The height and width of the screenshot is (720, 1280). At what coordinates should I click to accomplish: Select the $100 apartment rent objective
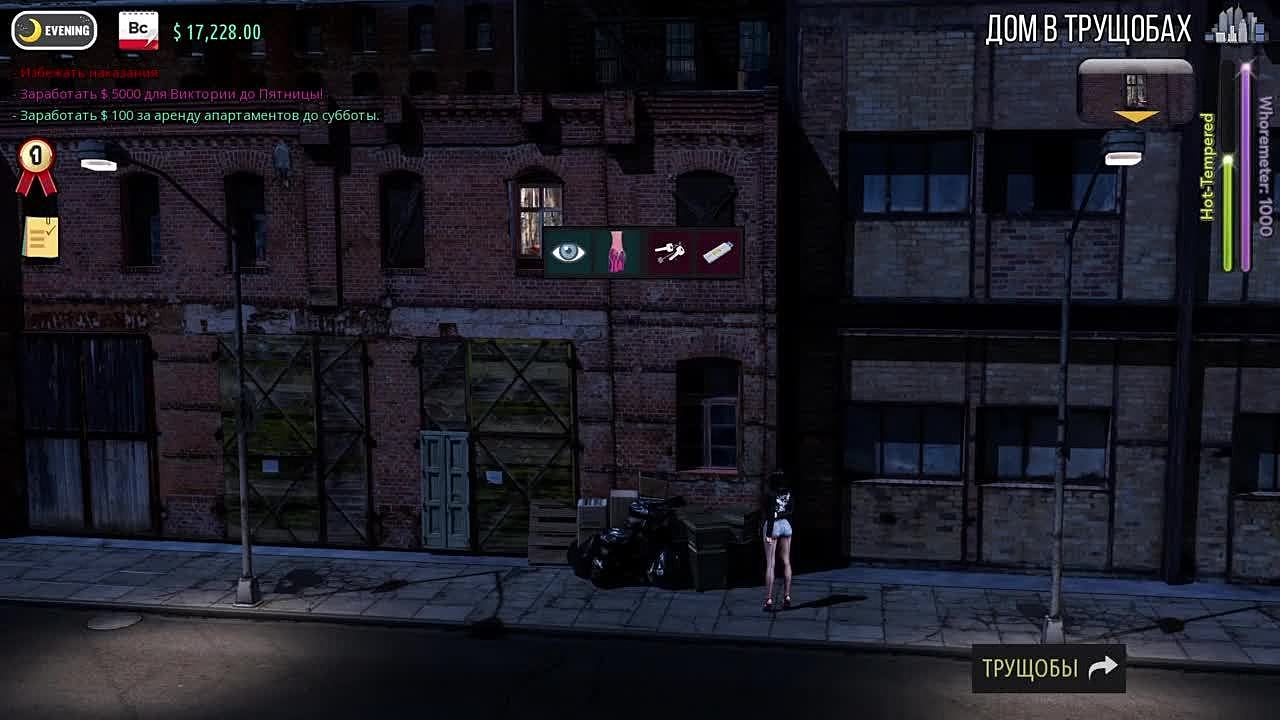coord(198,115)
